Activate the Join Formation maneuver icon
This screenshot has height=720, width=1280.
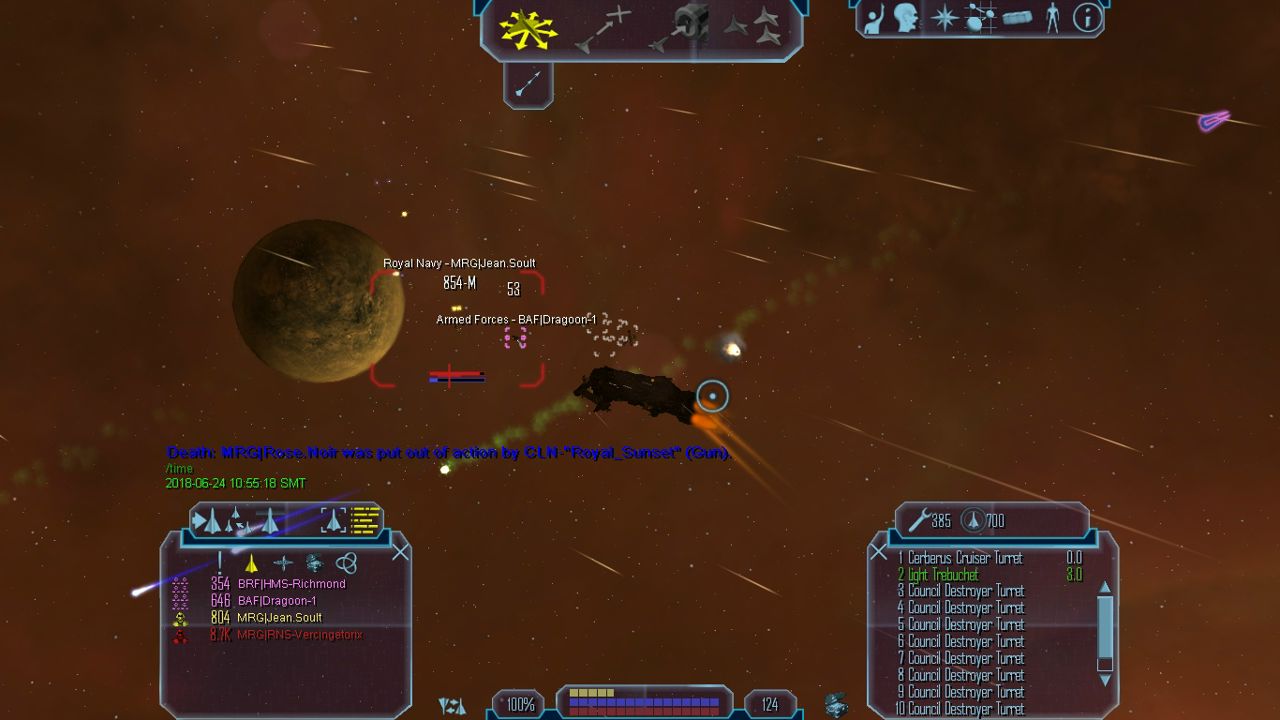click(753, 28)
